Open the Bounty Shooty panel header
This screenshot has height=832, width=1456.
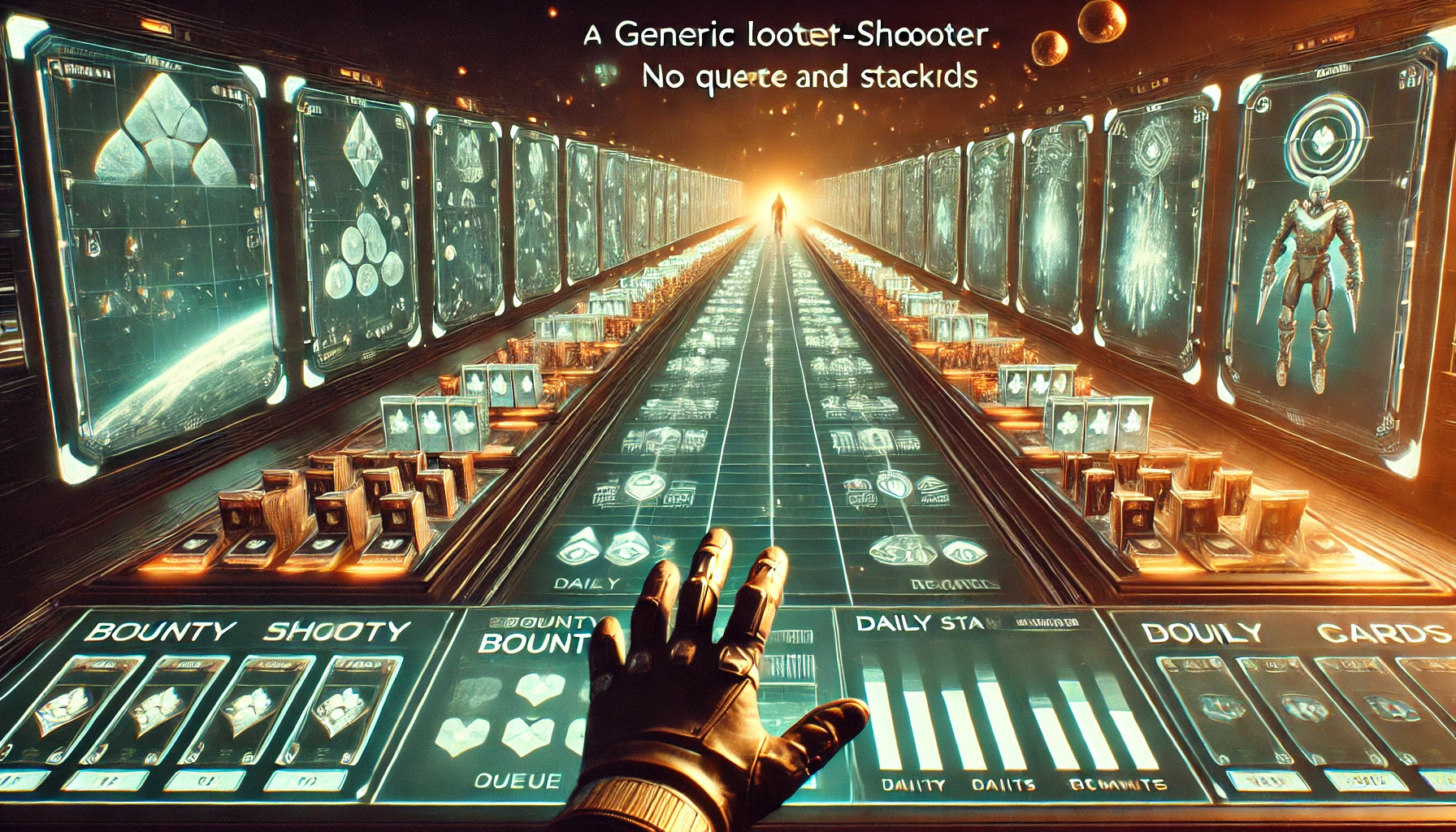pyautogui.click(x=246, y=632)
